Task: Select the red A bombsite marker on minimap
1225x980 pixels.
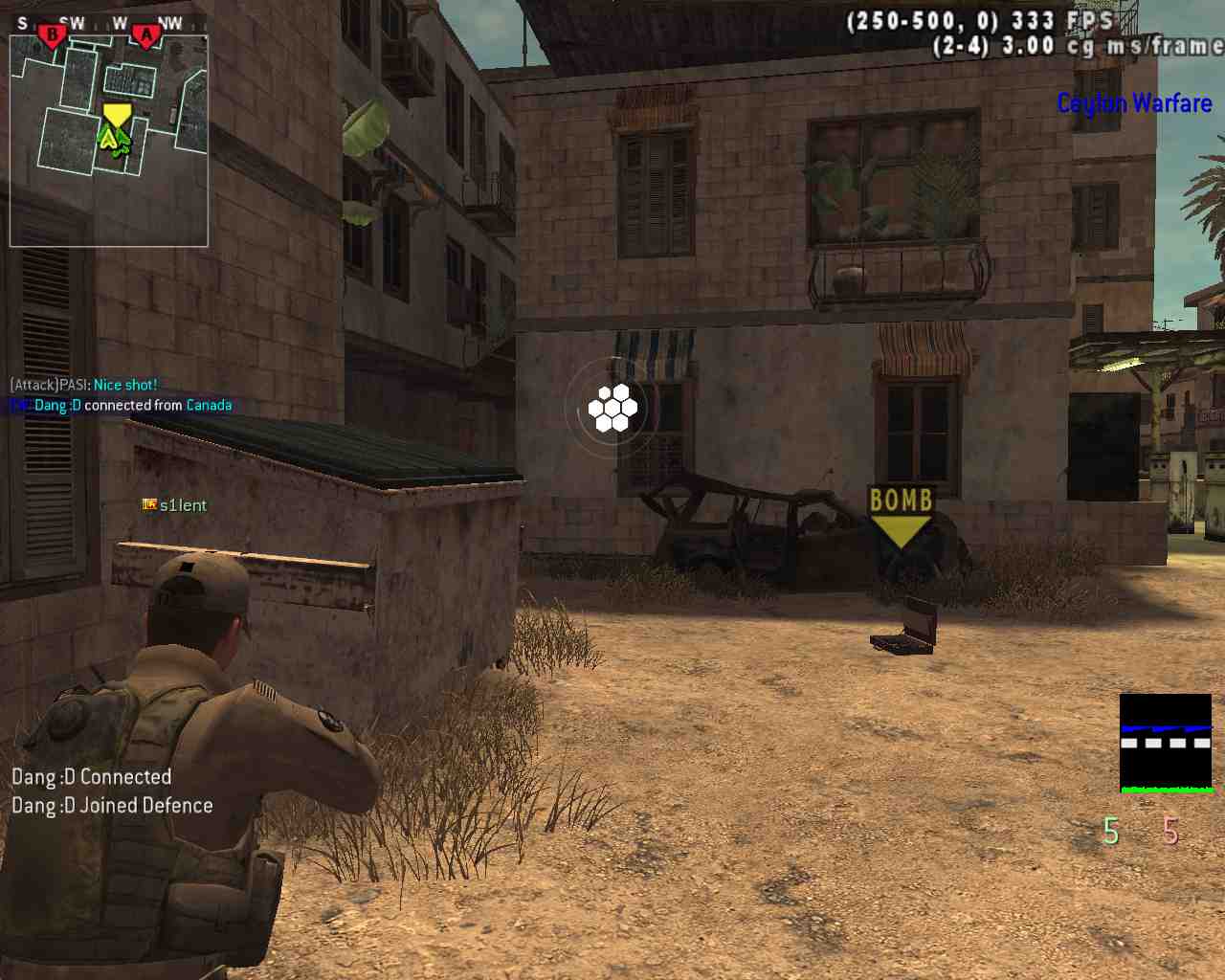Action: pos(145,36)
